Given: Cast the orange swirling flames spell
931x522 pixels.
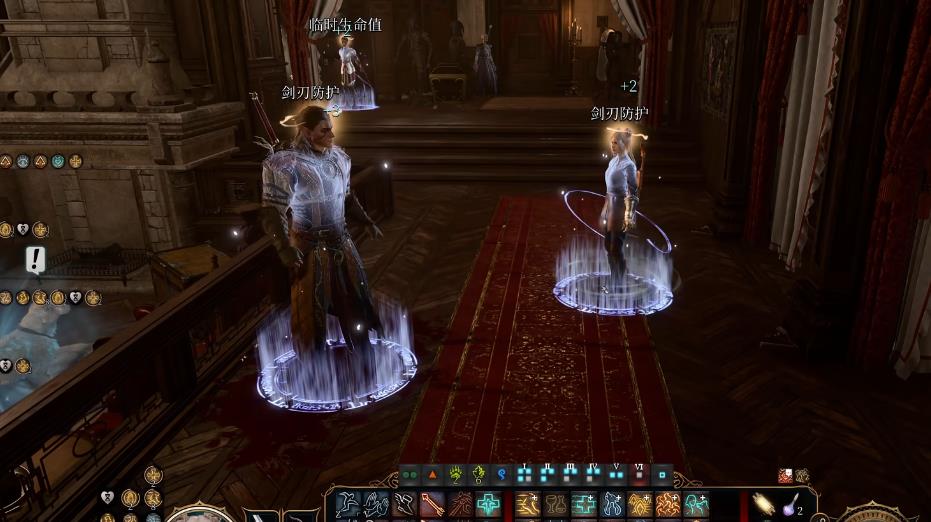Looking at the screenshot, I should point(668,505).
